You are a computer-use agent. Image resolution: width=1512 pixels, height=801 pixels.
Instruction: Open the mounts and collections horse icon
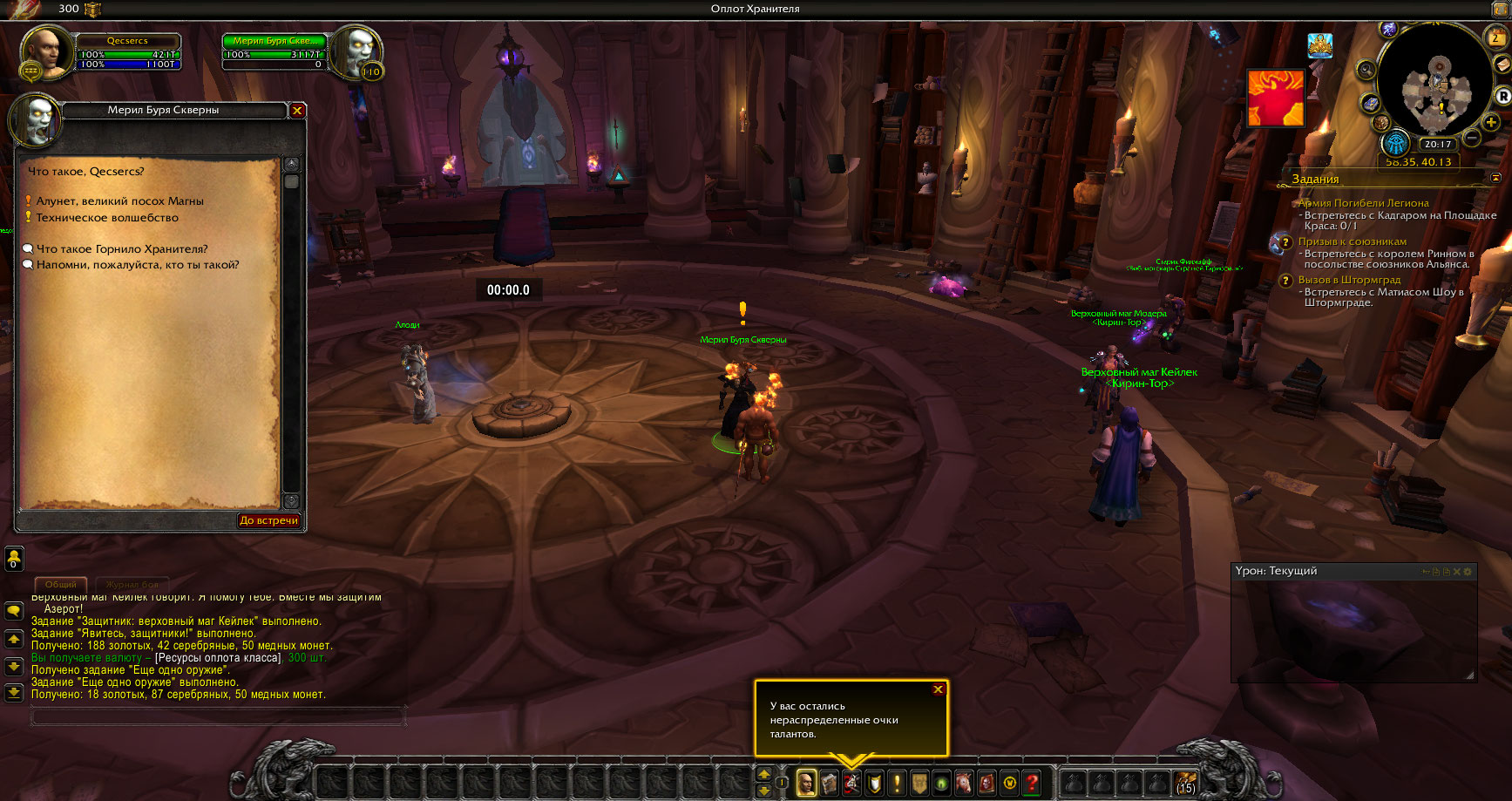coord(964,783)
